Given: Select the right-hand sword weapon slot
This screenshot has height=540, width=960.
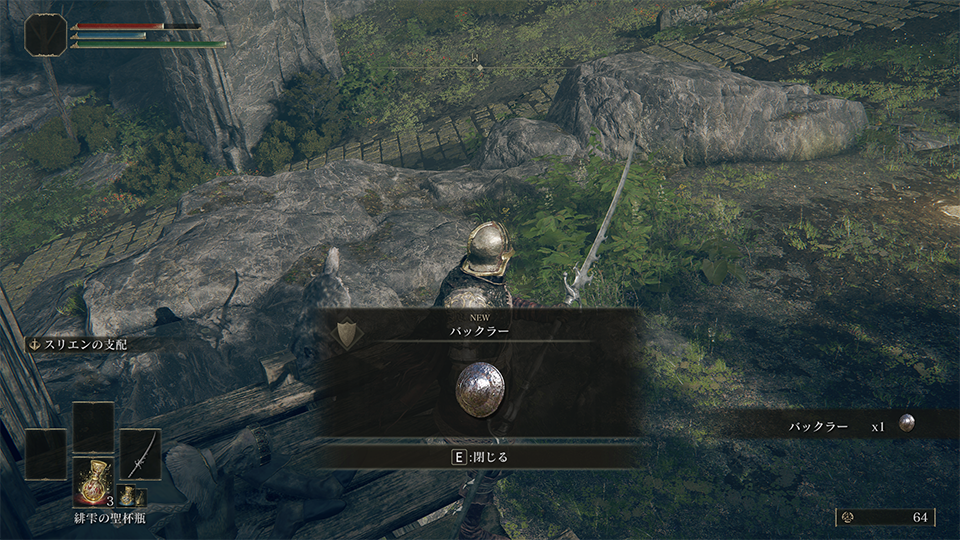Looking at the screenshot, I should point(140,453).
